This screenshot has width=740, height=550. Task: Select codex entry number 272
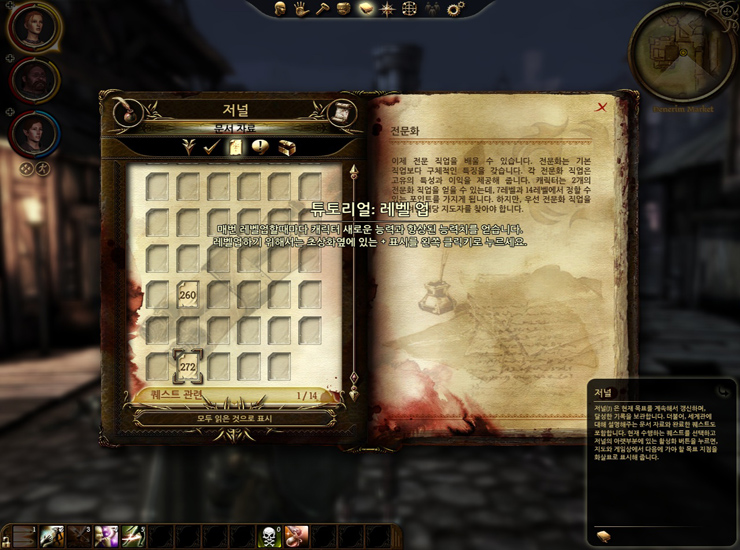pos(187,366)
